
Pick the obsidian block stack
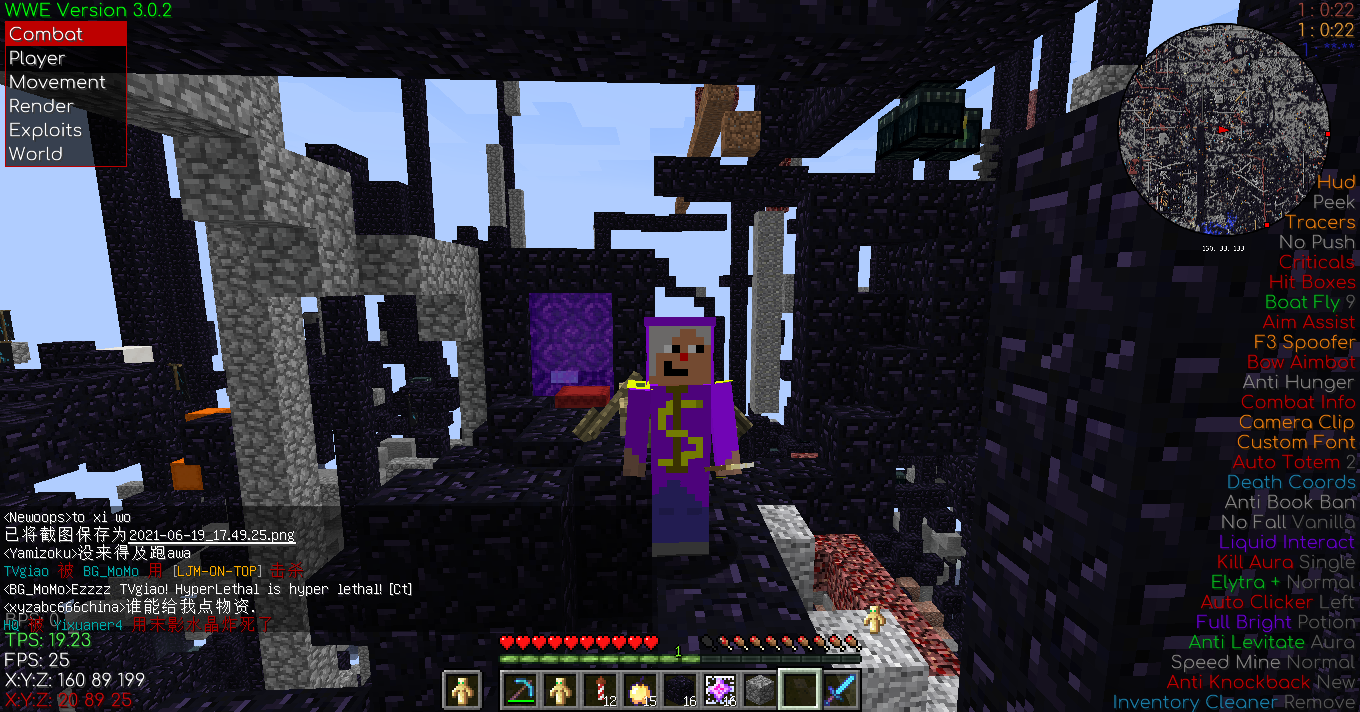[x=680, y=690]
